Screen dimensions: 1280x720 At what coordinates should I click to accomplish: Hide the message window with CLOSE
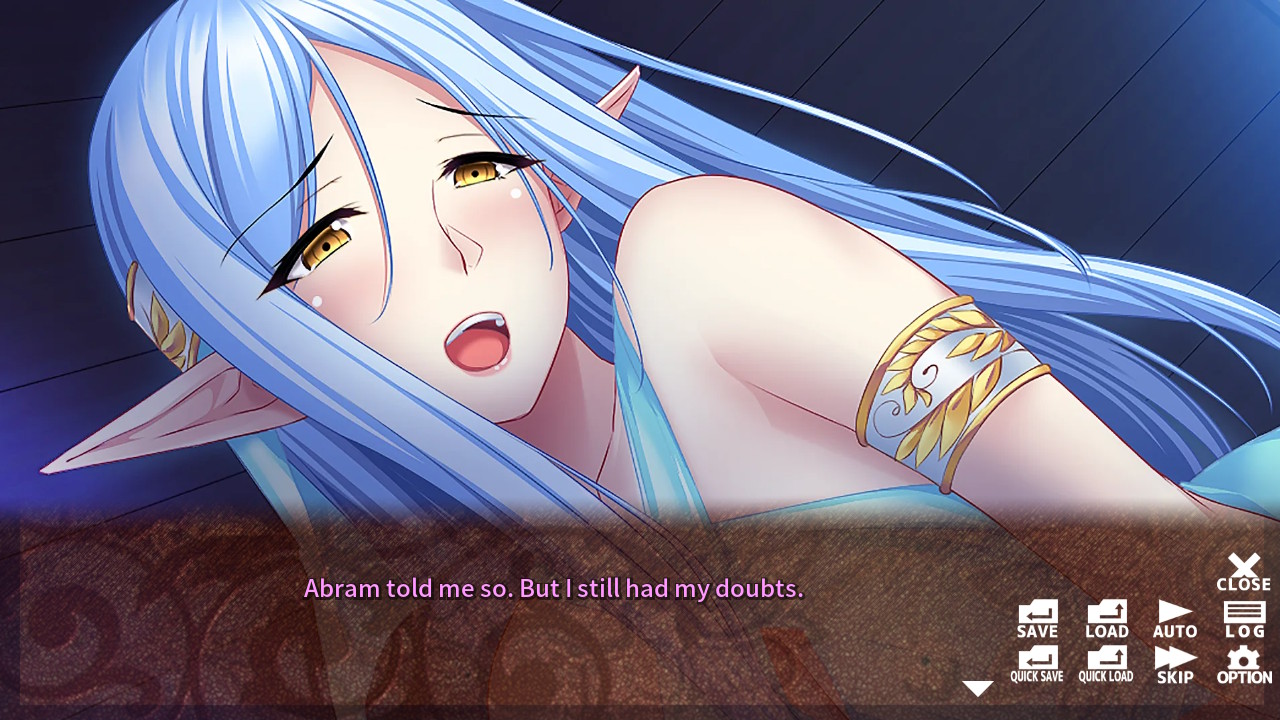point(1243,572)
